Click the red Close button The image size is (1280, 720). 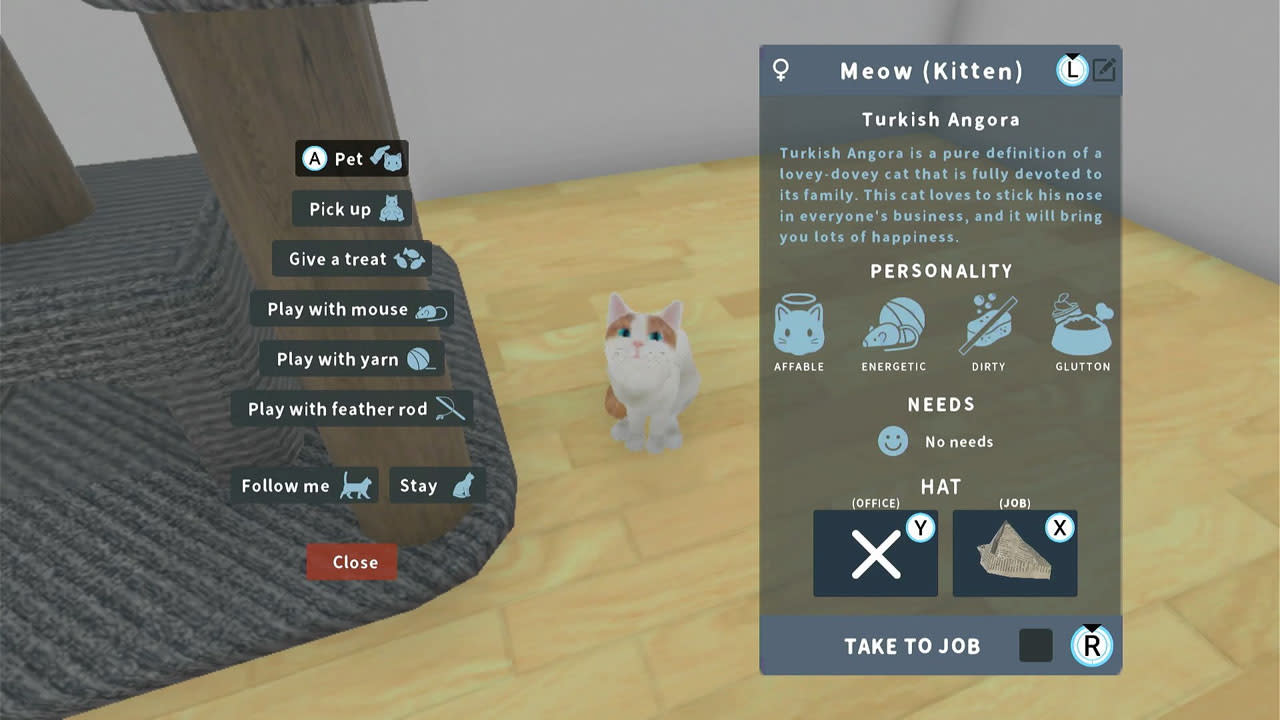coord(351,561)
